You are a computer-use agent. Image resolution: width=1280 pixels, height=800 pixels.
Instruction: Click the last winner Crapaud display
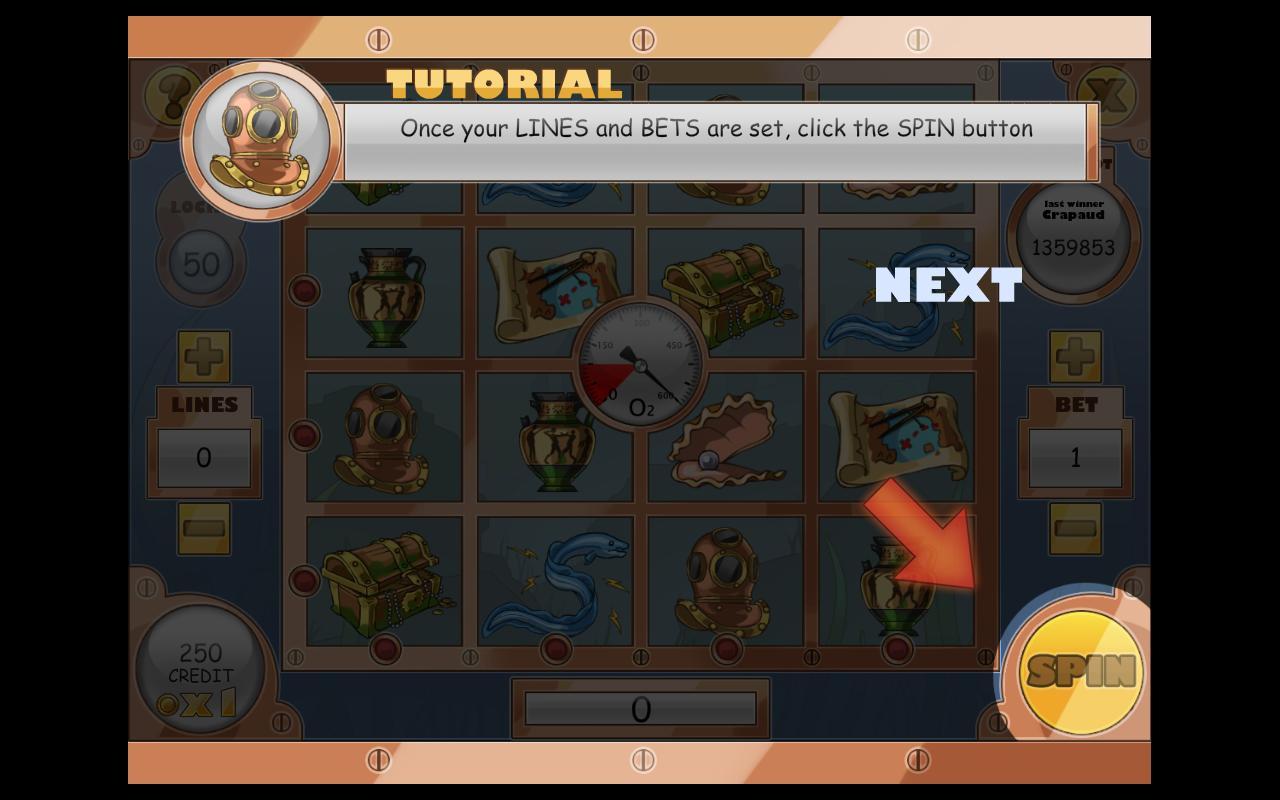(1072, 235)
